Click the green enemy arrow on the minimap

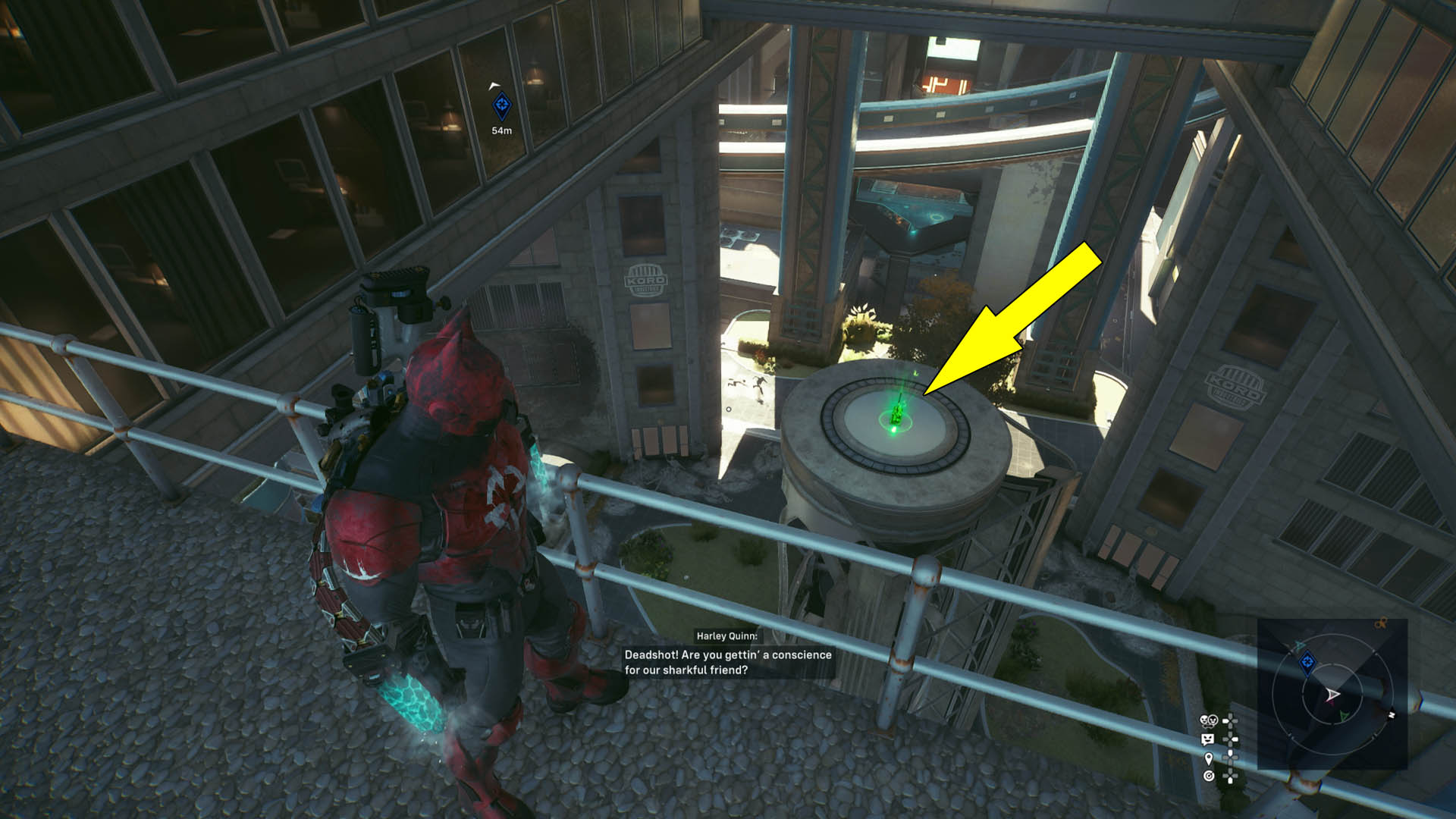coord(1344,715)
